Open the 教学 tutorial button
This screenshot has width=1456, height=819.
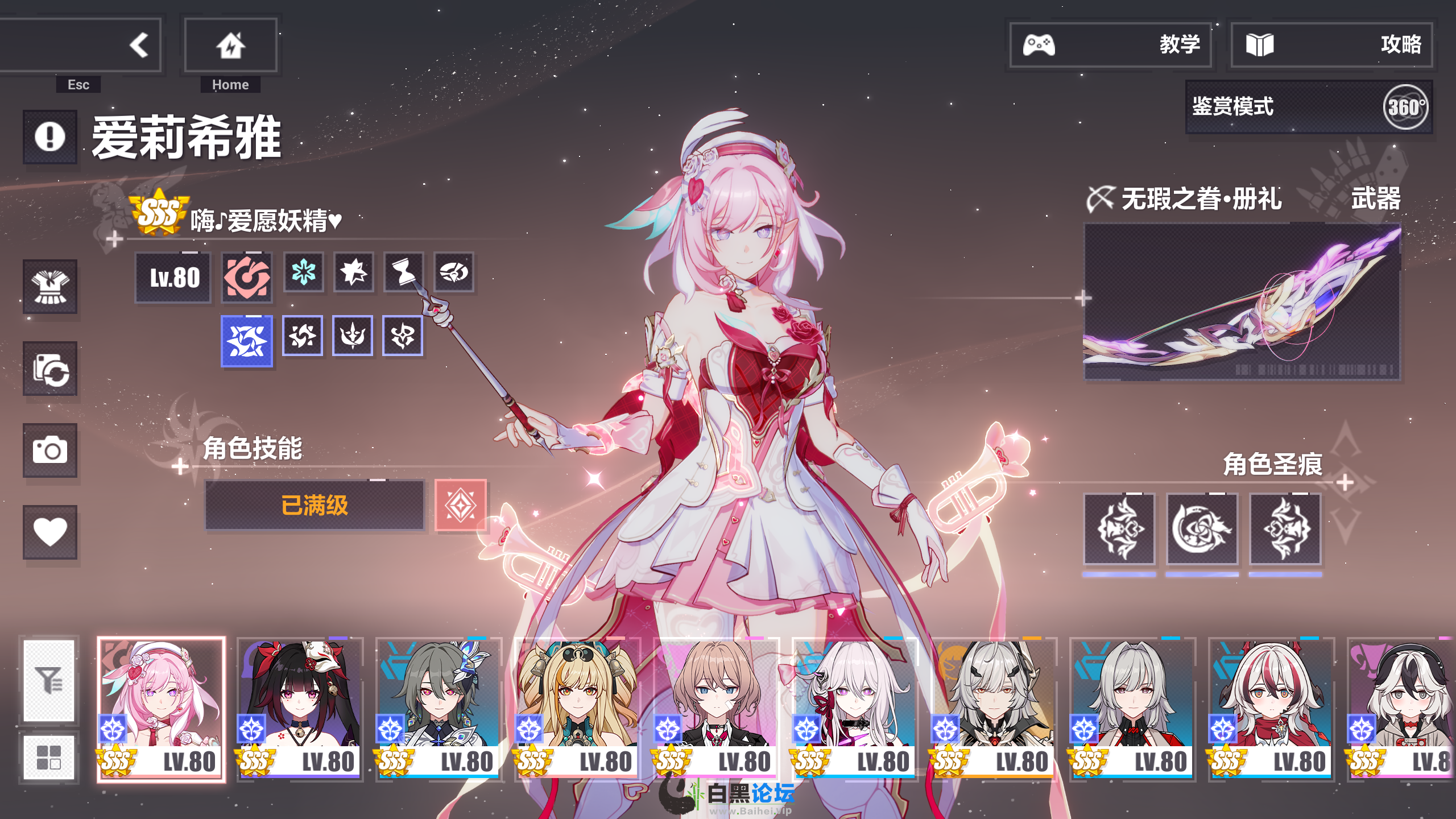coord(1110,45)
